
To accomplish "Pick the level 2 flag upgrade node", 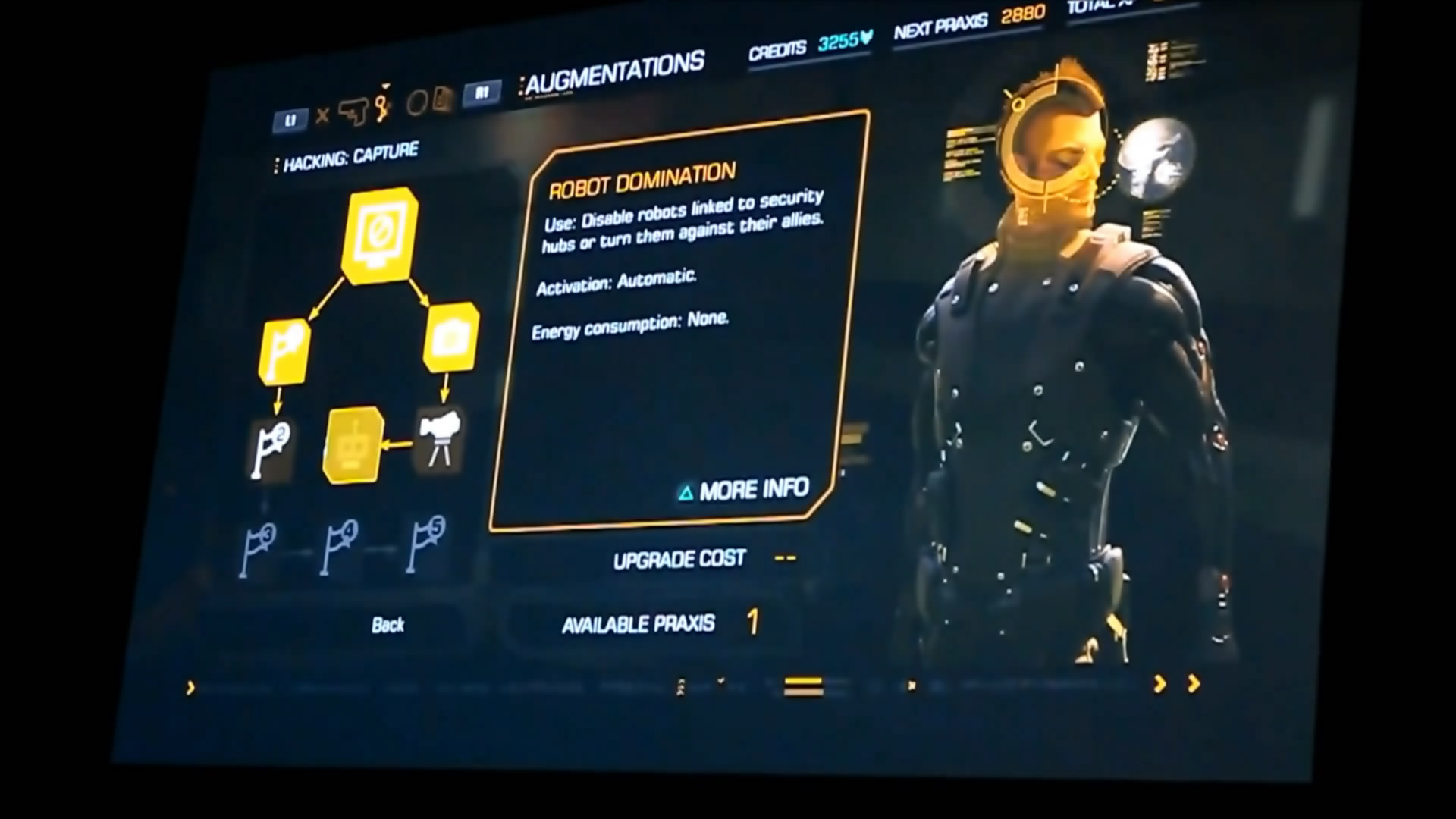I will coord(271,449).
